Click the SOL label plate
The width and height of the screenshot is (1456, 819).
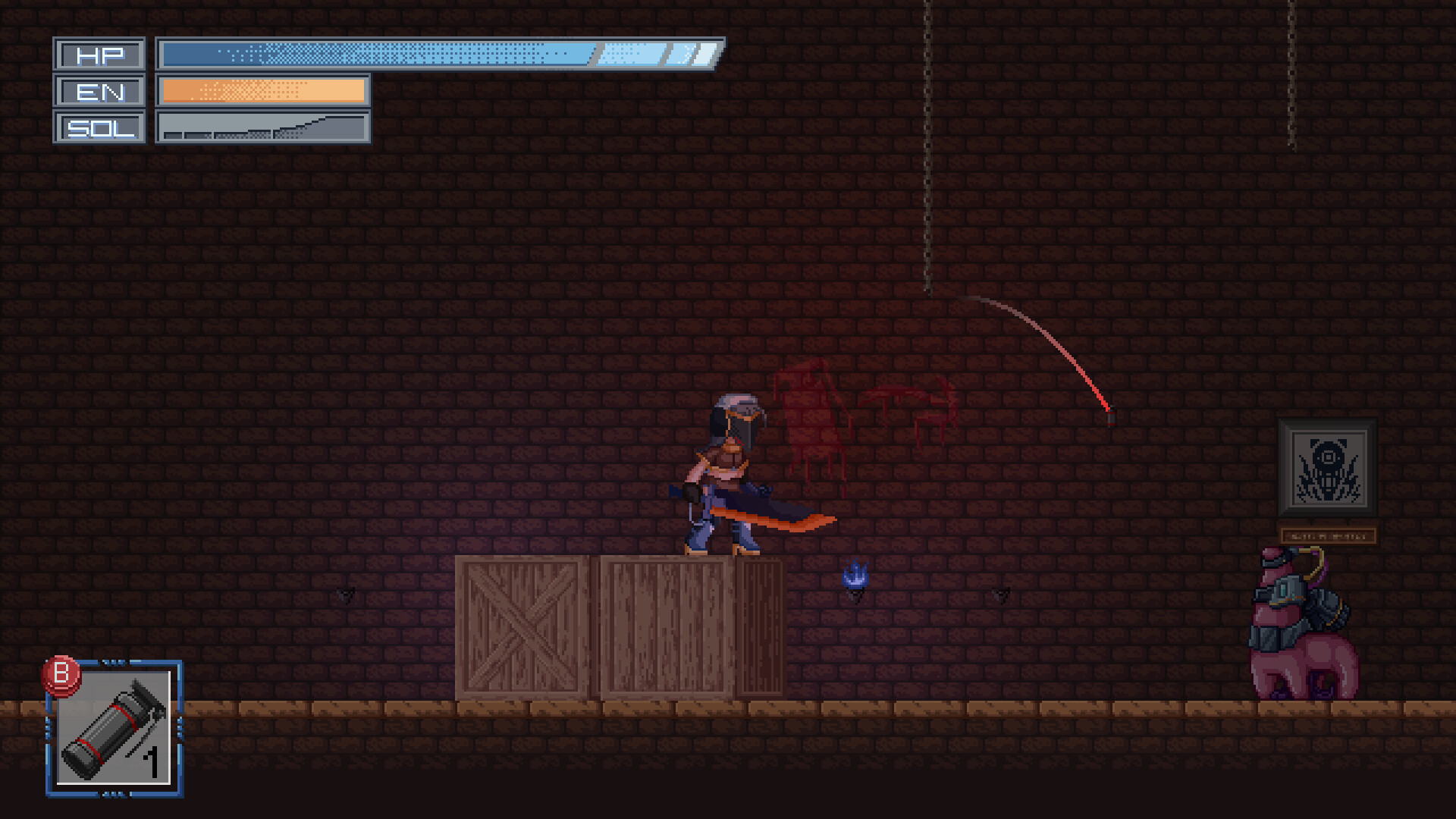(99, 128)
